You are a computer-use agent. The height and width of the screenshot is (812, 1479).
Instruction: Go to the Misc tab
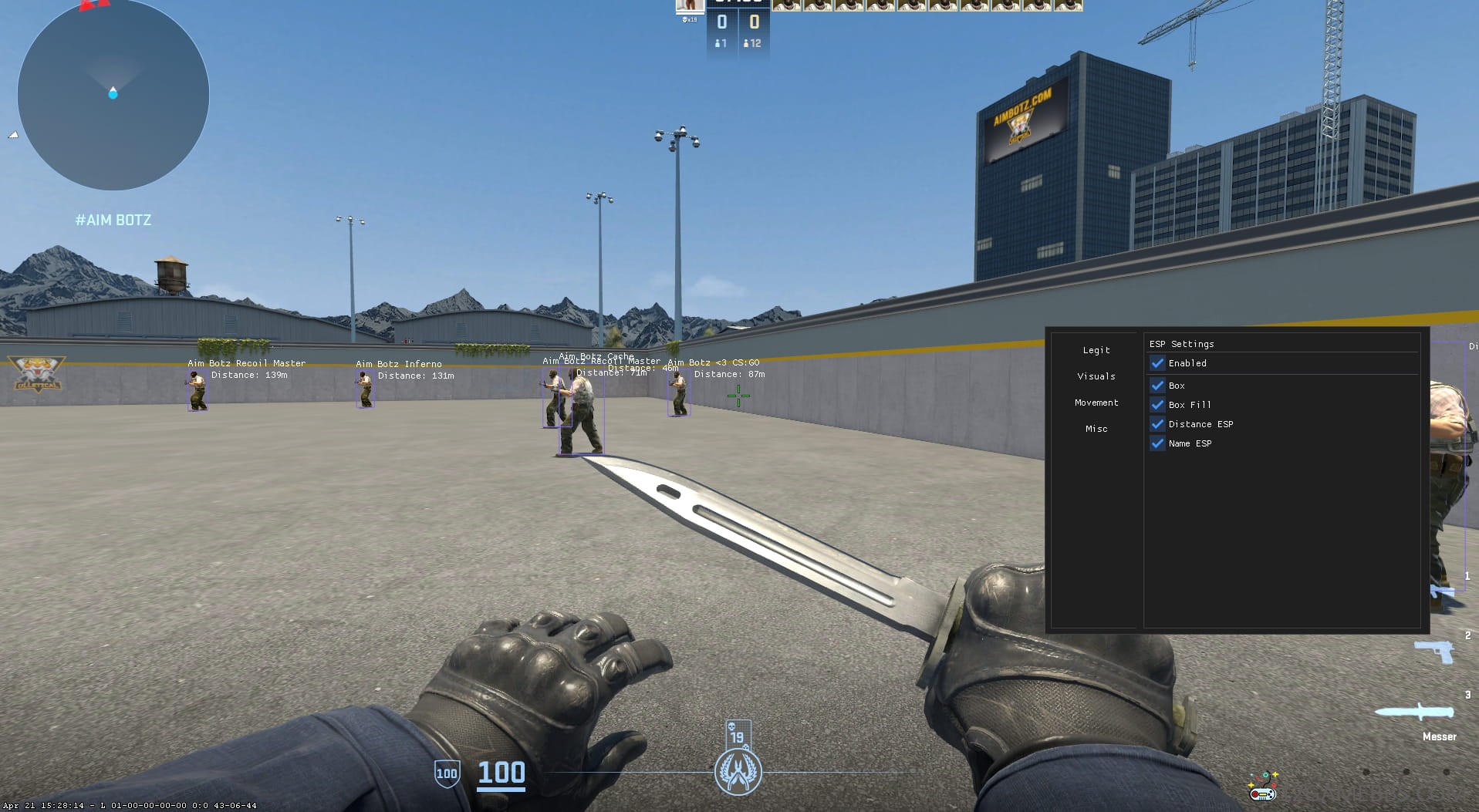pyautogui.click(x=1096, y=429)
